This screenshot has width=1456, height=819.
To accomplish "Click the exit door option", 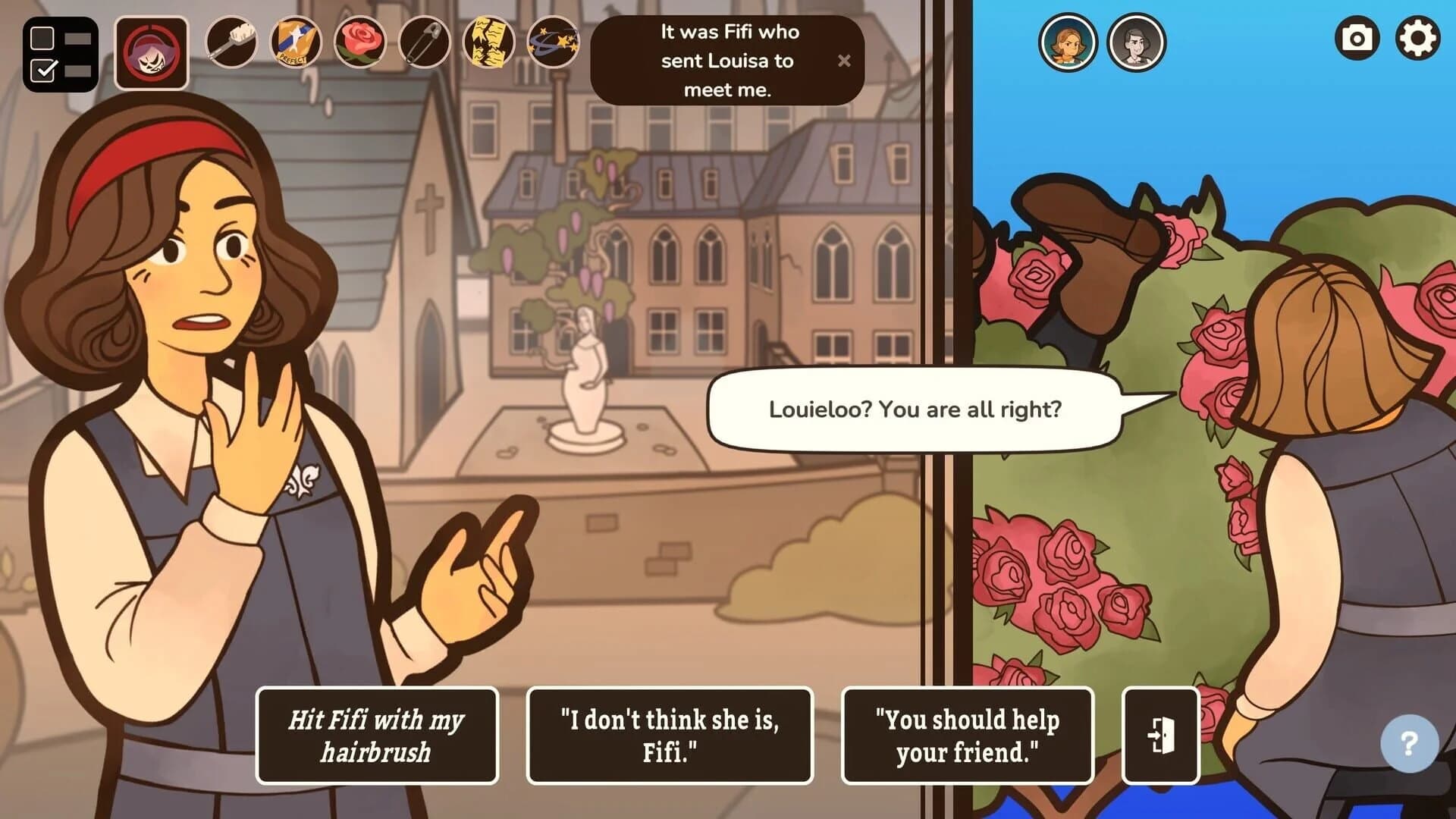I will (x=1159, y=735).
